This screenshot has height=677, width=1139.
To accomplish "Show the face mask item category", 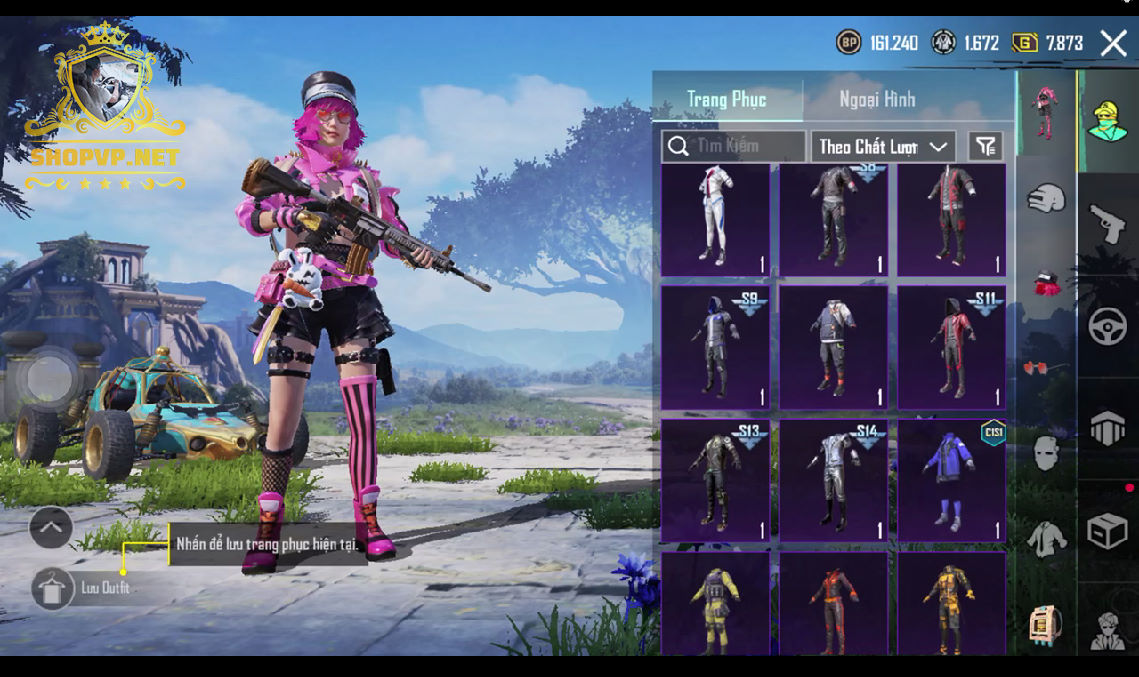I will 1046,453.
